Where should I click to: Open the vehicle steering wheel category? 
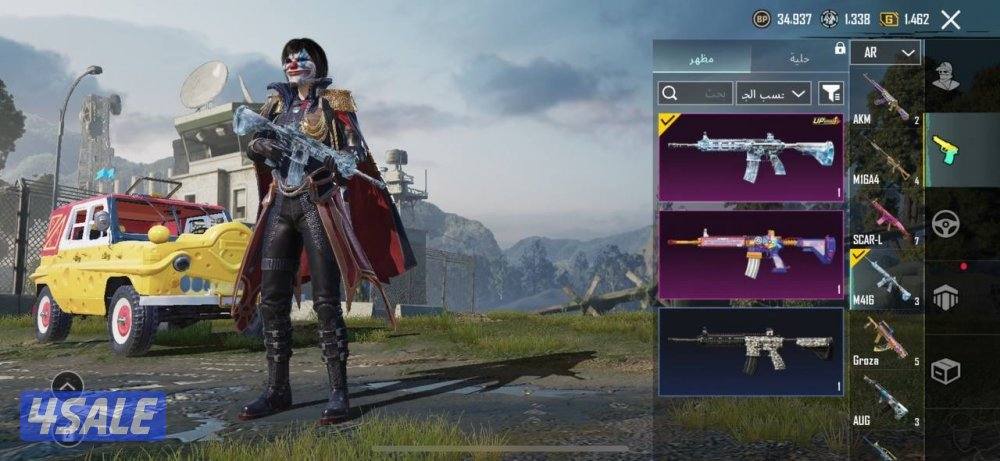(945, 223)
